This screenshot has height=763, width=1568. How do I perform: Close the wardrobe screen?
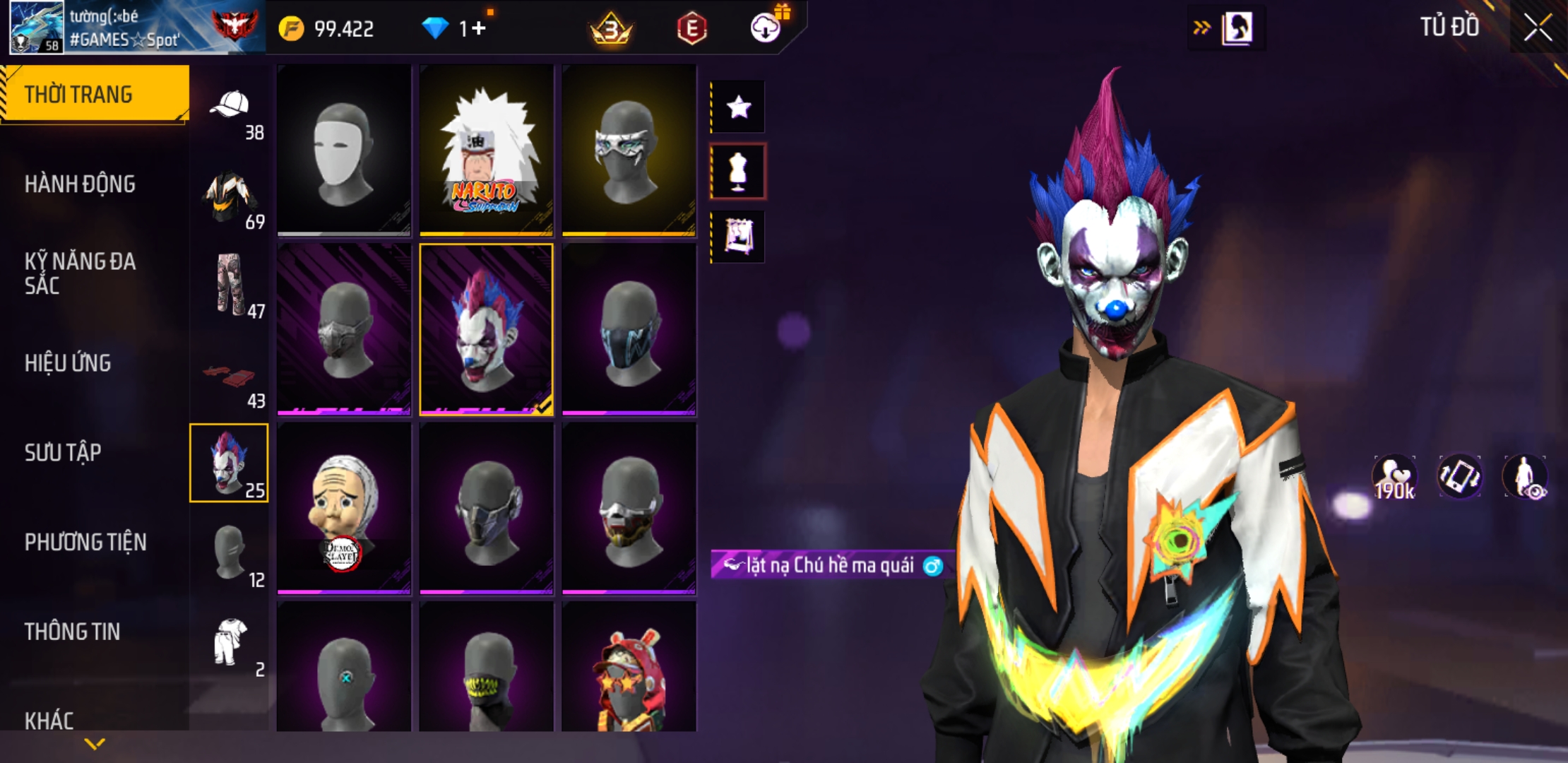pos(1537,28)
